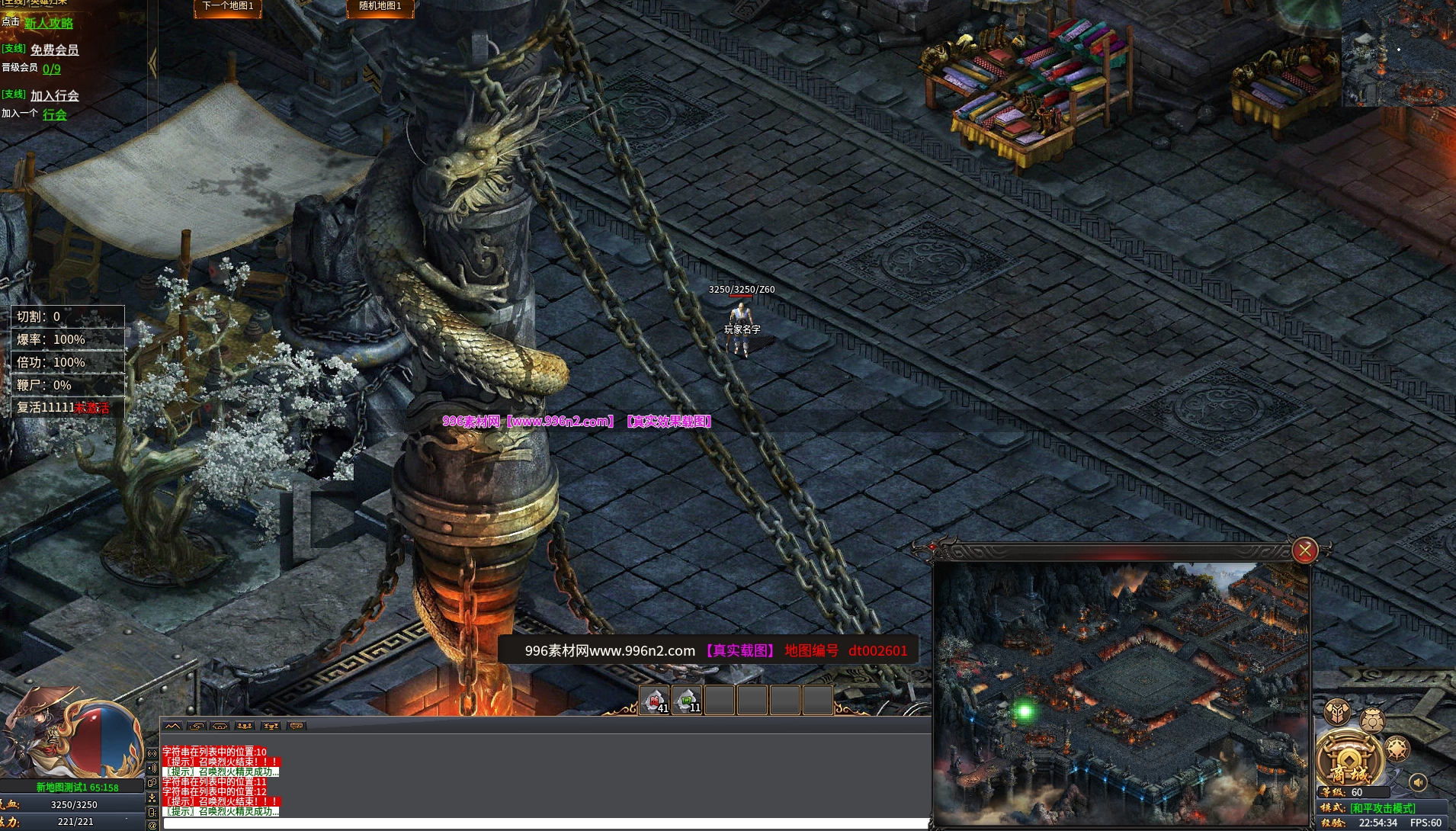Screen dimensions: 1456x831
Task: Change the 和平攻击模式 attack mode
Action: coord(1383,807)
